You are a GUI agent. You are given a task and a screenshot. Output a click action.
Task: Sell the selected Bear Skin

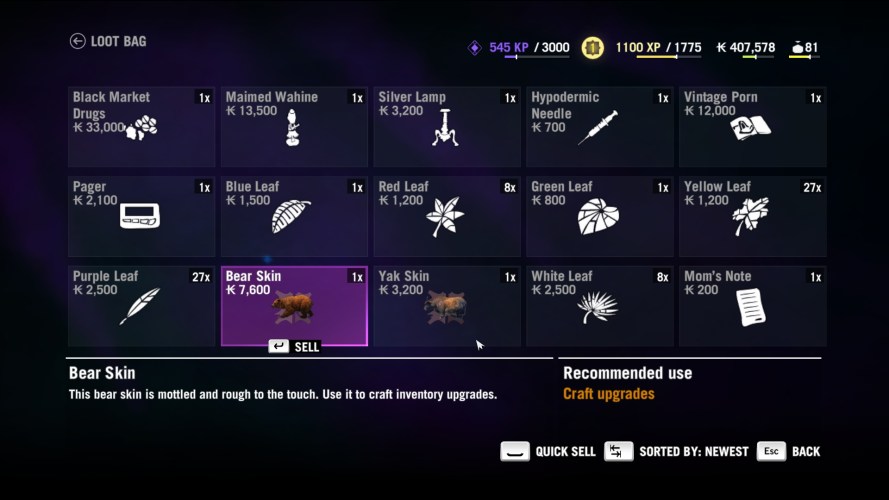coord(294,346)
